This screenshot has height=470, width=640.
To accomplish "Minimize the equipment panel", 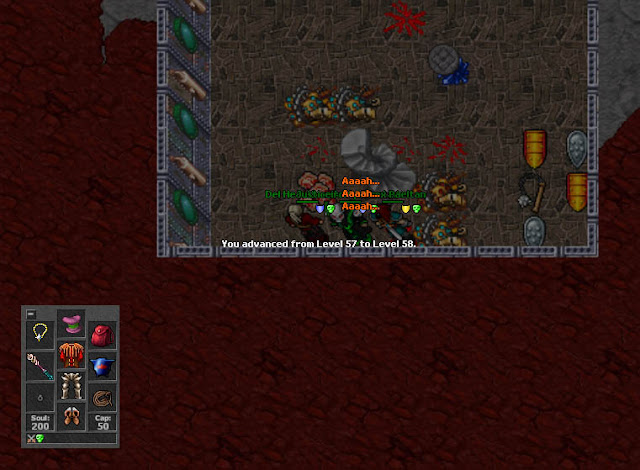I will click(30, 313).
